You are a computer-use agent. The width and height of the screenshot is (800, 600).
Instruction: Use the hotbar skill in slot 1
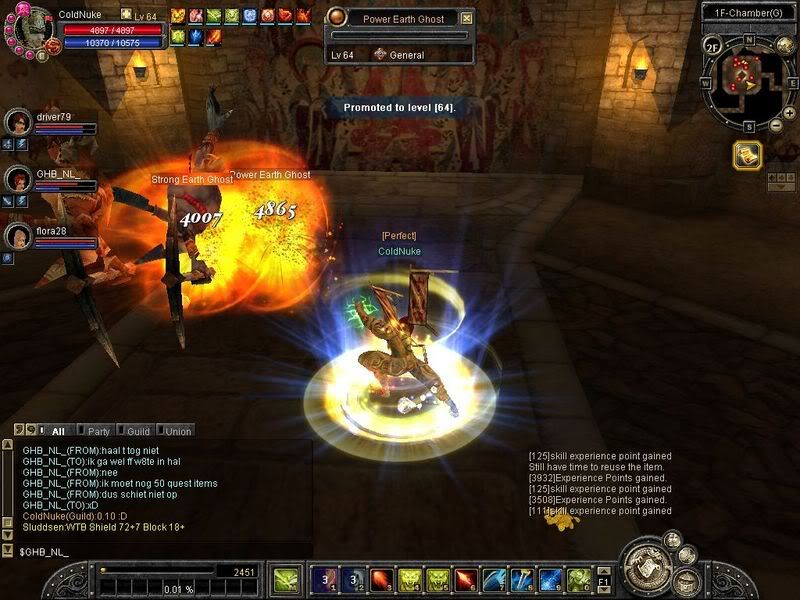click(x=324, y=579)
